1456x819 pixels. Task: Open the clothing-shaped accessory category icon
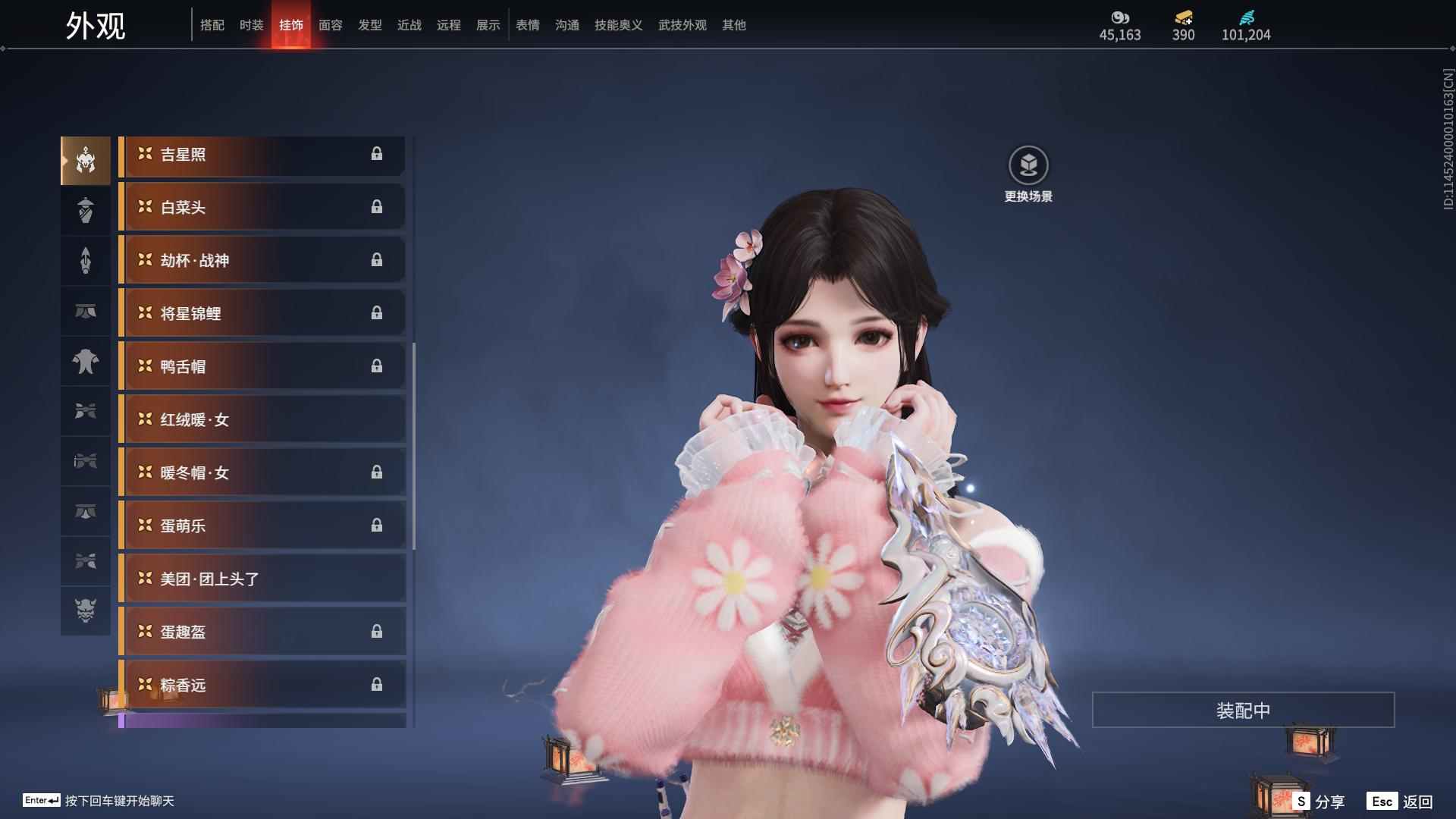pyautogui.click(x=85, y=362)
